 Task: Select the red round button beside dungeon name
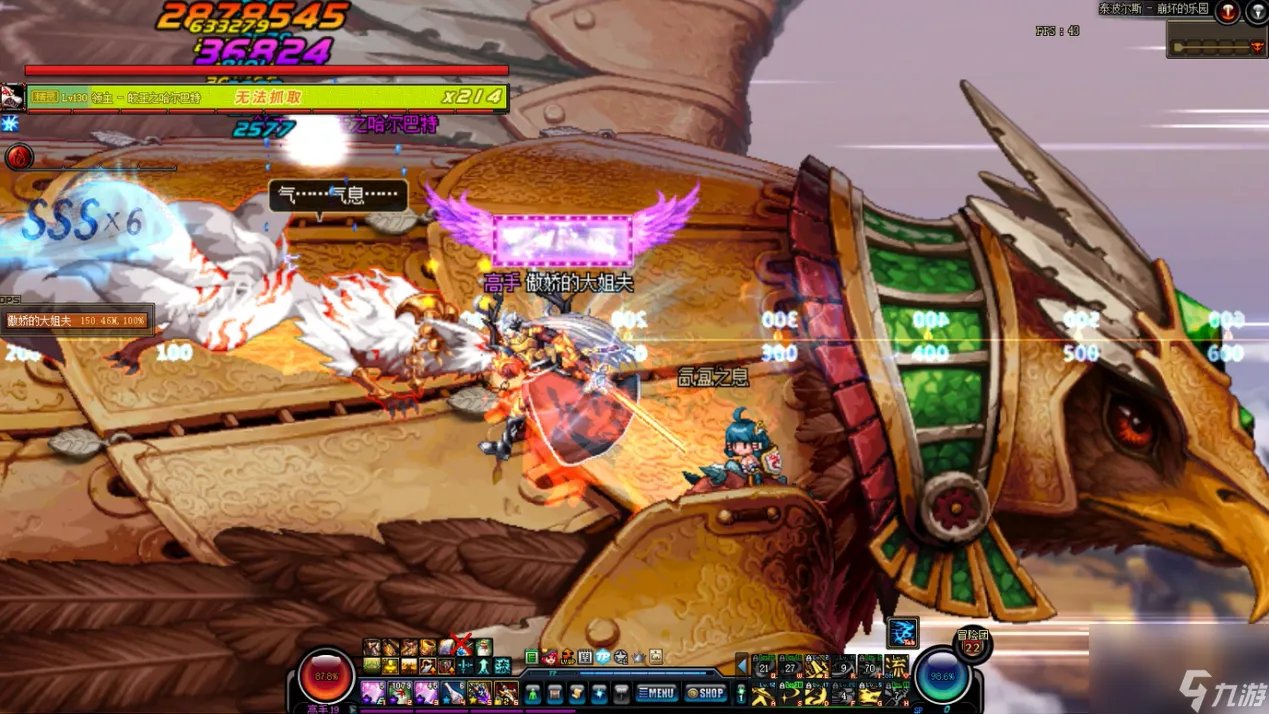pos(1228,12)
